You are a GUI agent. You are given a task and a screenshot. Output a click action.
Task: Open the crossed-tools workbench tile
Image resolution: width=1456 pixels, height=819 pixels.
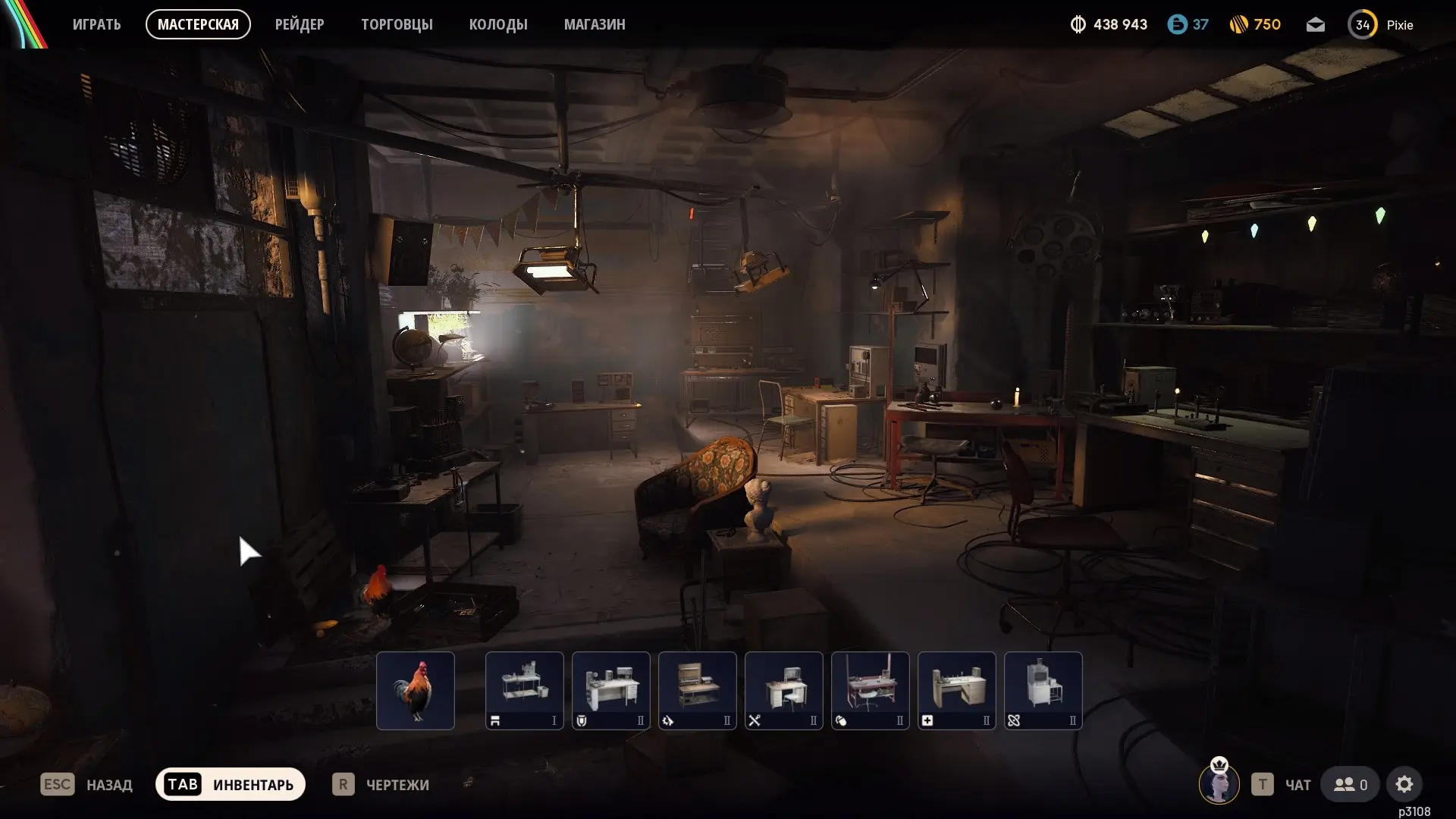(784, 690)
